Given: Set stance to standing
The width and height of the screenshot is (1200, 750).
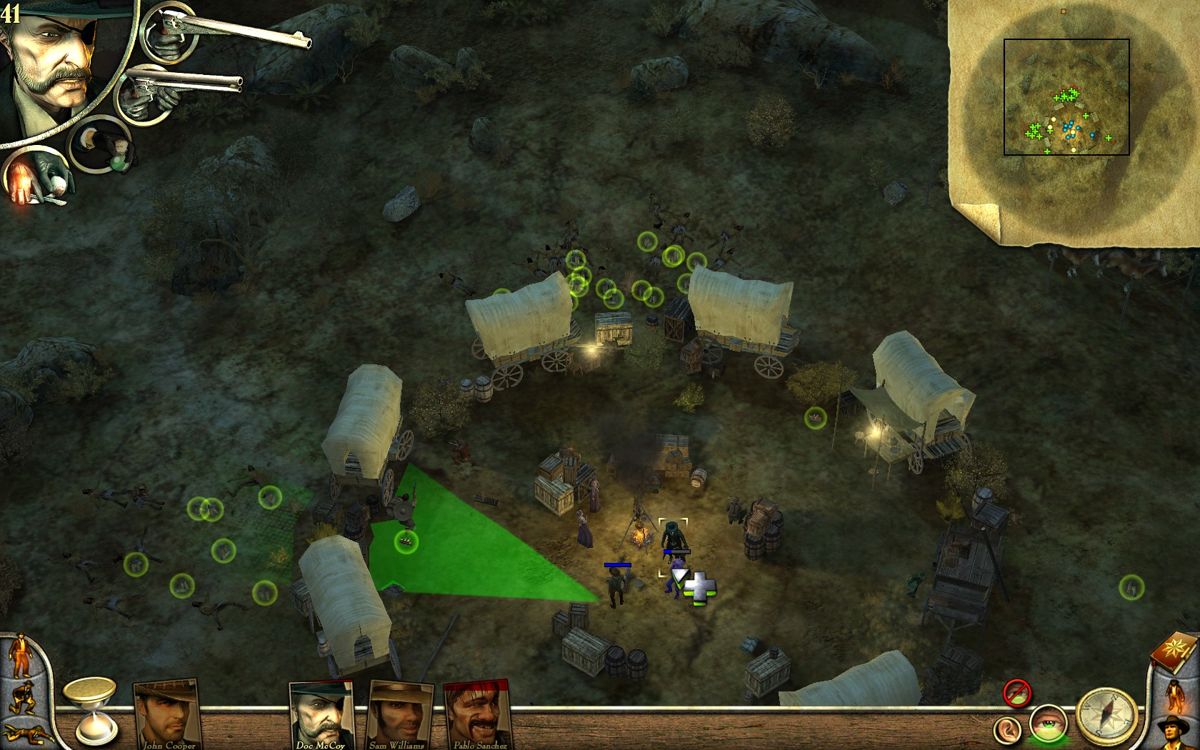Looking at the screenshot, I should coord(20,655).
